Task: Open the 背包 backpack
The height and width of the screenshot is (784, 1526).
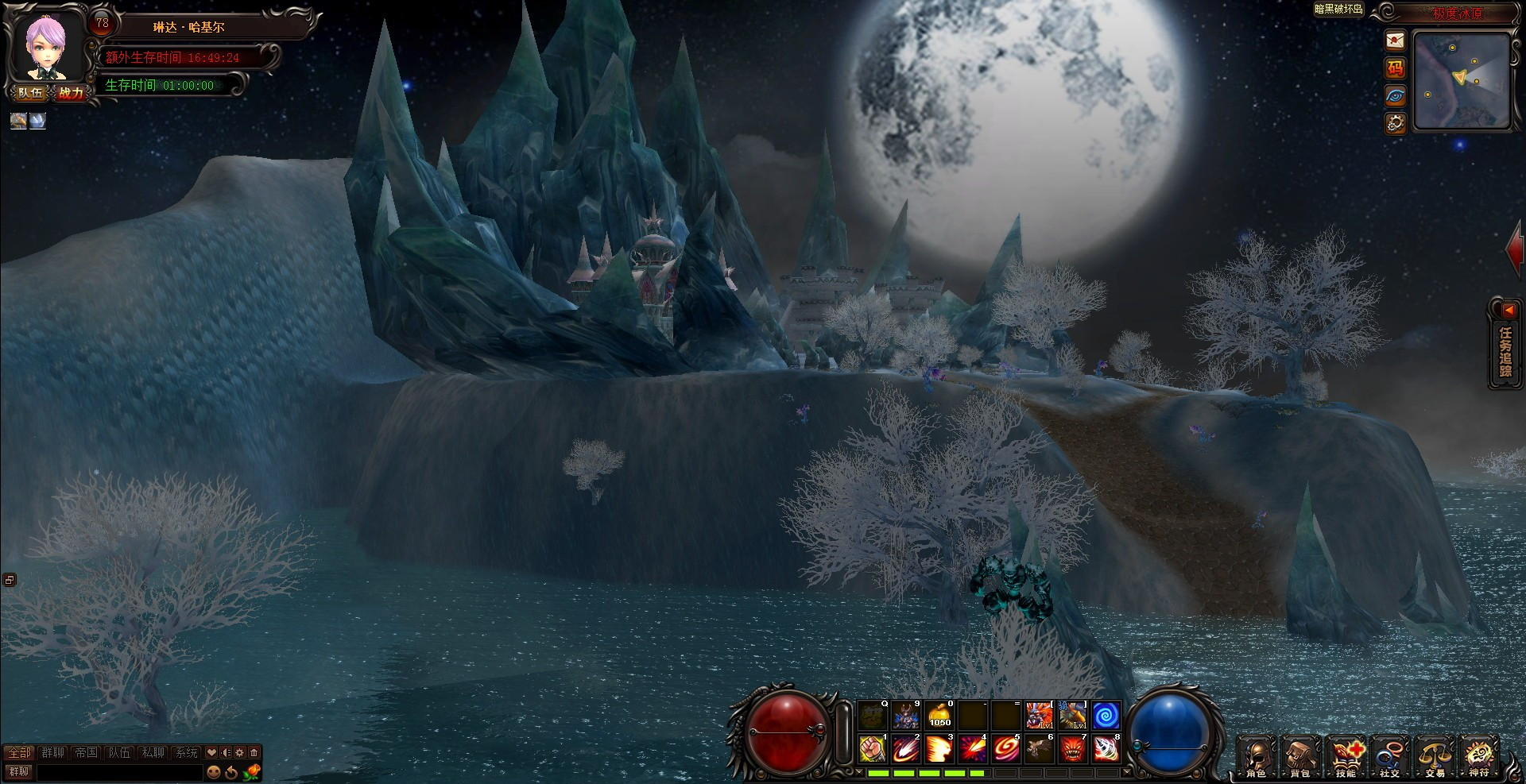Action: tap(1300, 756)
